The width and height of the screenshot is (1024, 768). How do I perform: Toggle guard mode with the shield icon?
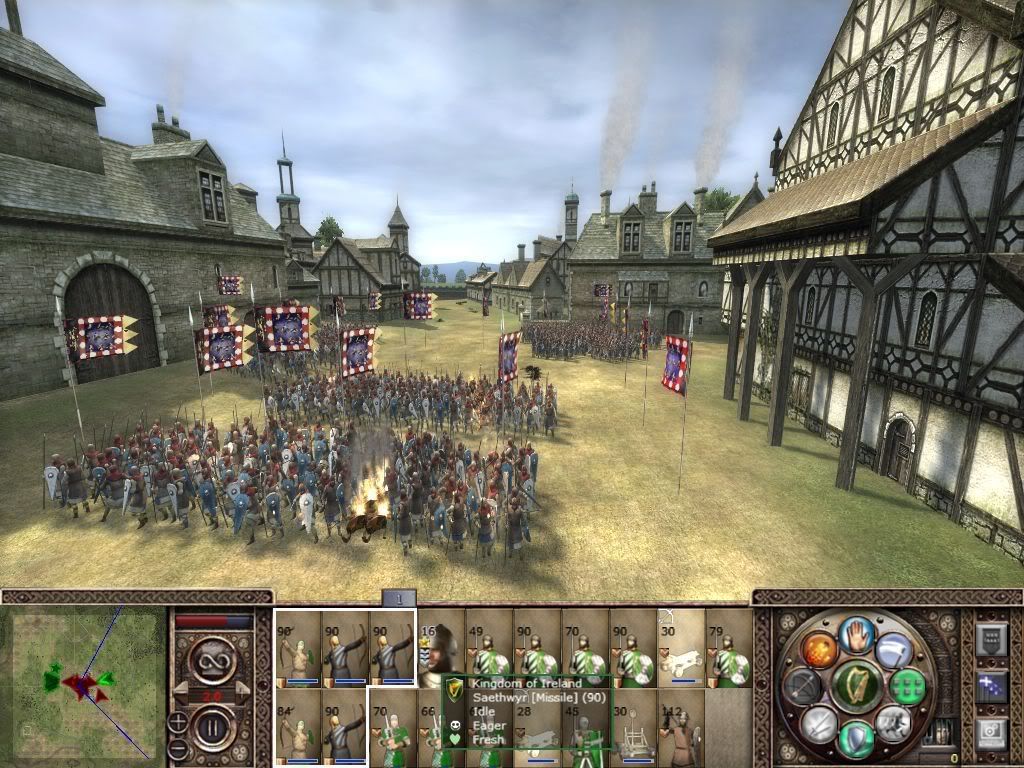tap(856, 738)
